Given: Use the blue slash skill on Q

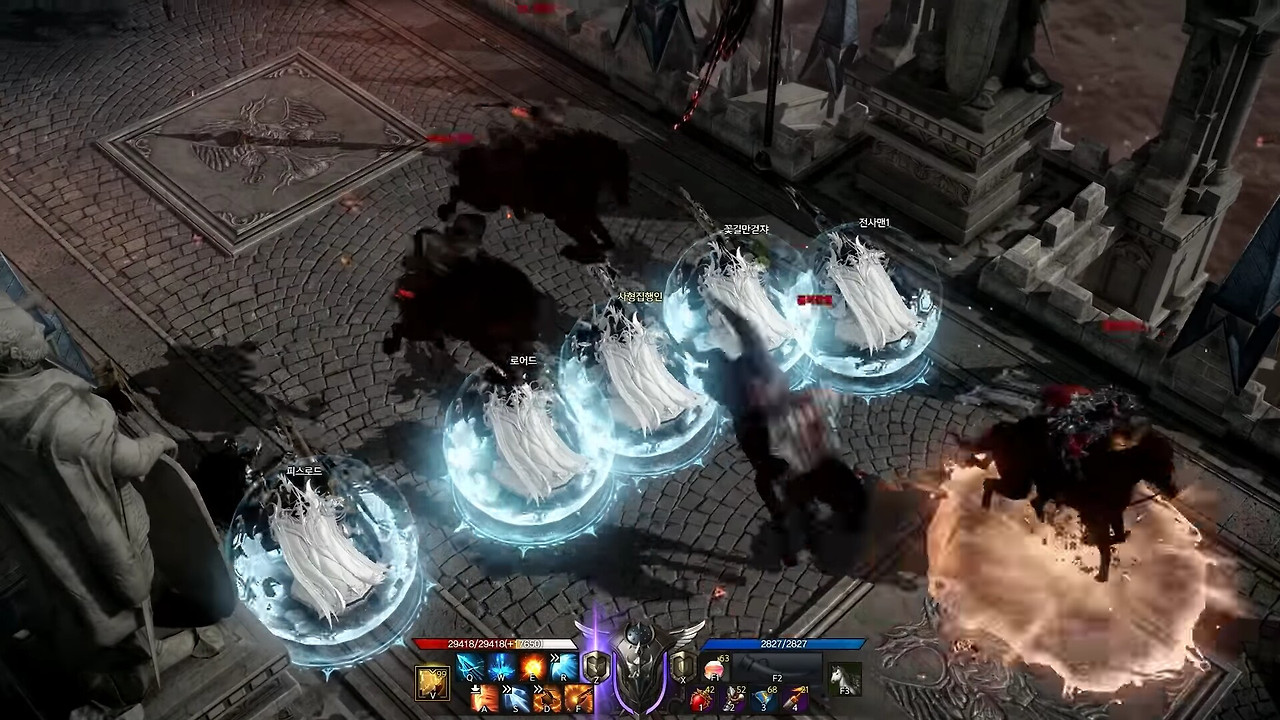Looking at the screenshot, I should coord(470,666).
